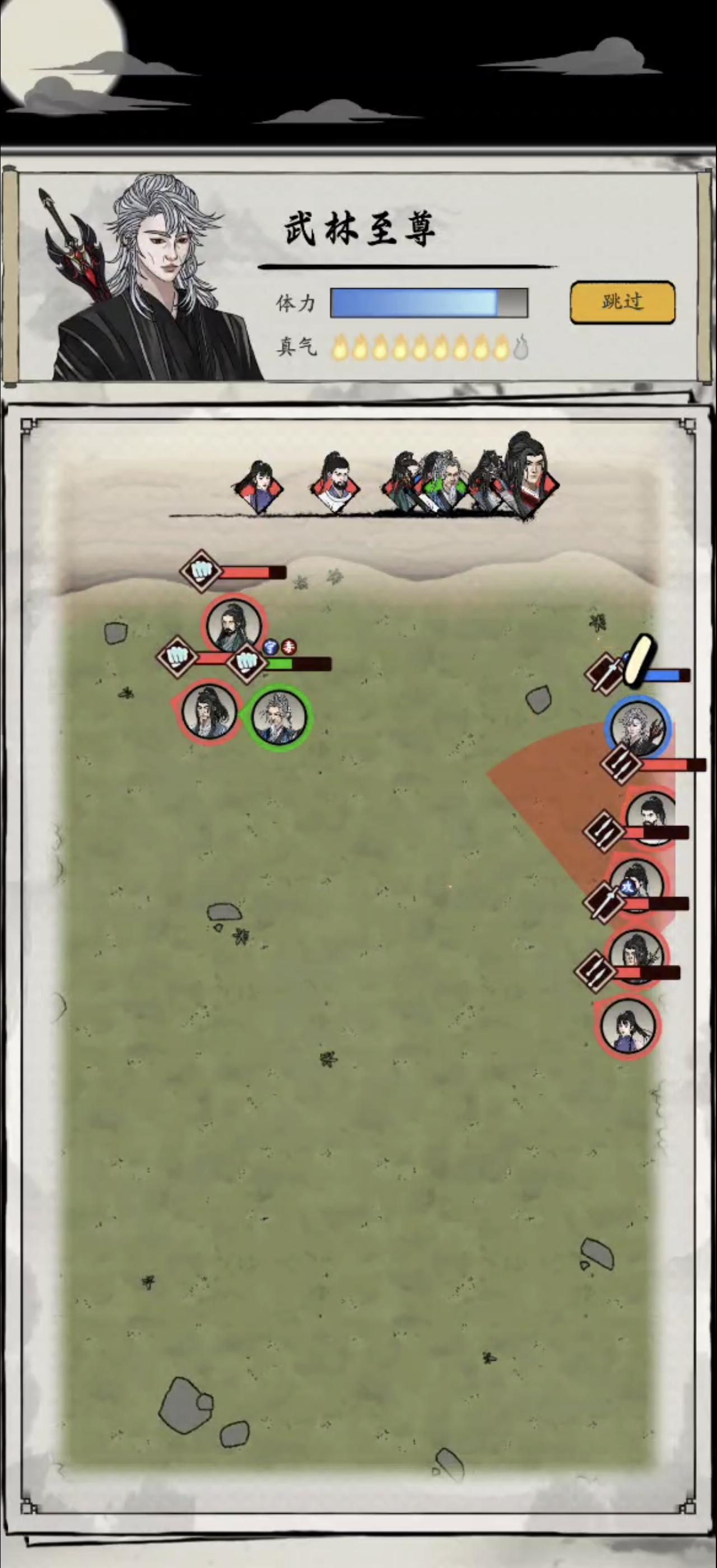Click the white capsule skill indicator at top right
This screenshot has width=717, height=1568.
(639, 659)
